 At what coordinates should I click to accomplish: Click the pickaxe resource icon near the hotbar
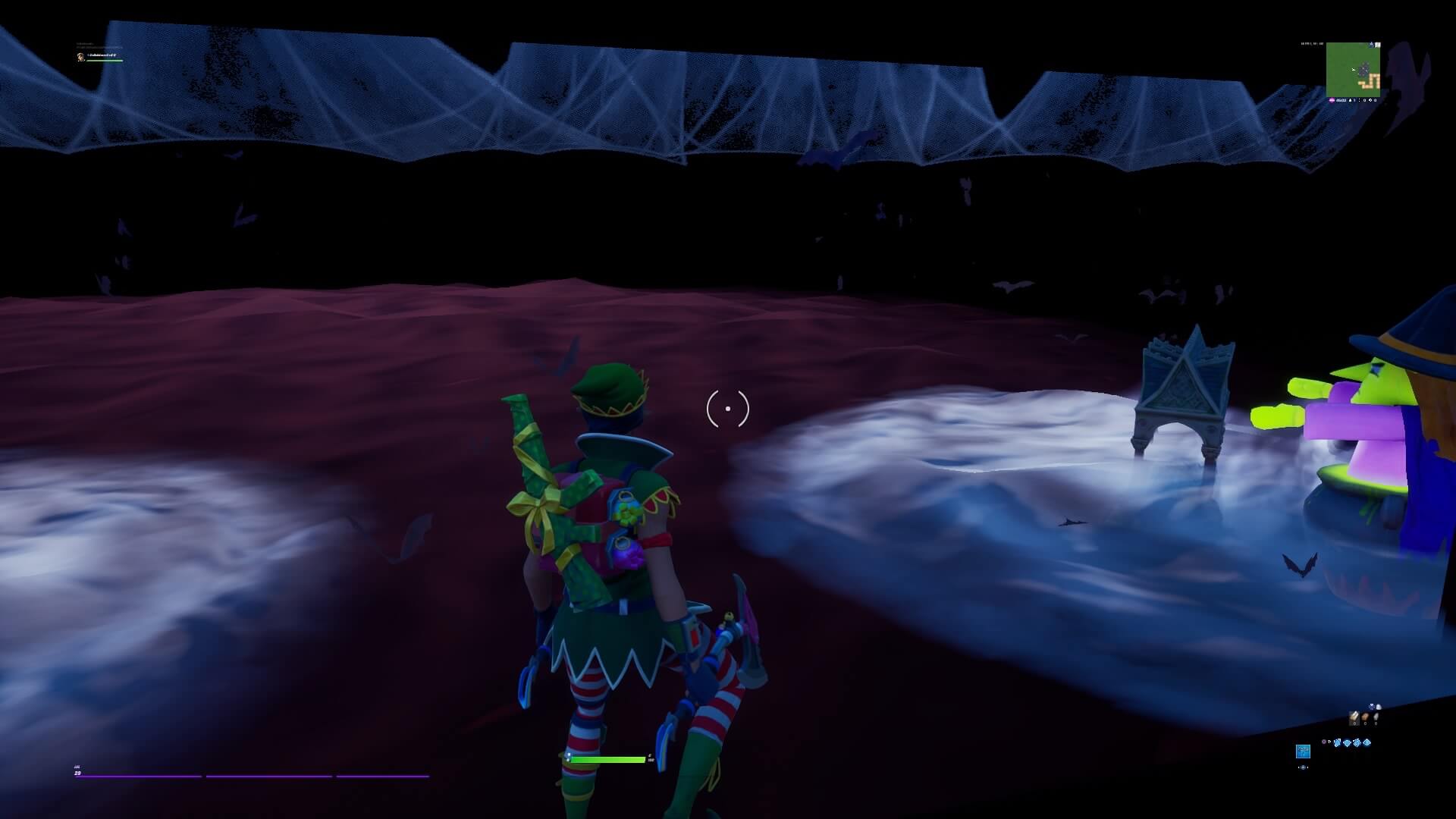coord(1372,707)
